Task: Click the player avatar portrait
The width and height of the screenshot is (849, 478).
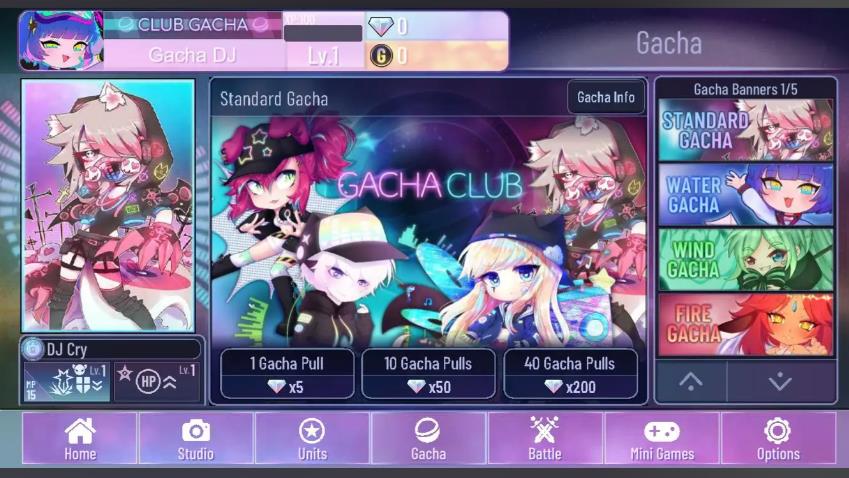Action: [60, 41]
